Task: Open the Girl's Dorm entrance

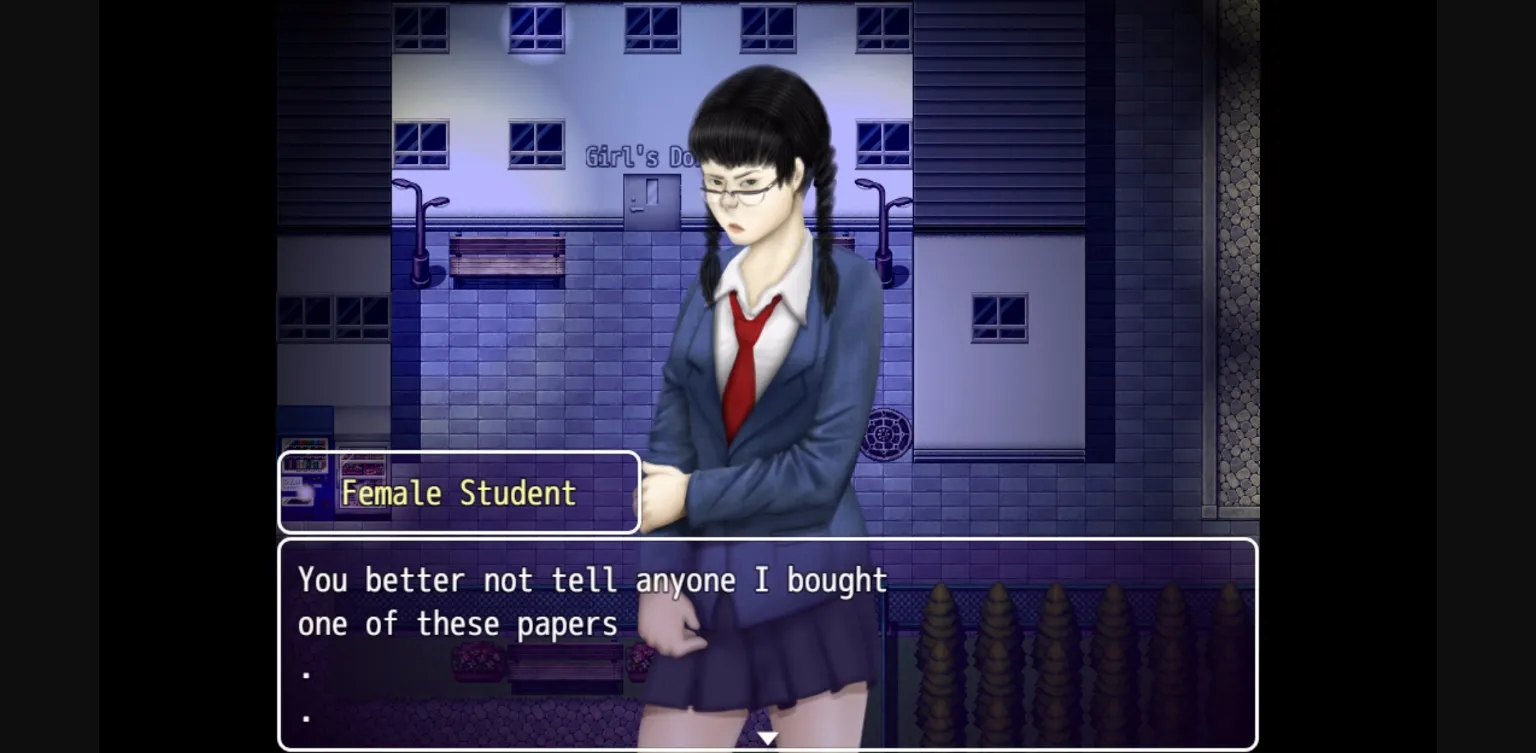Action: [651, 200]
